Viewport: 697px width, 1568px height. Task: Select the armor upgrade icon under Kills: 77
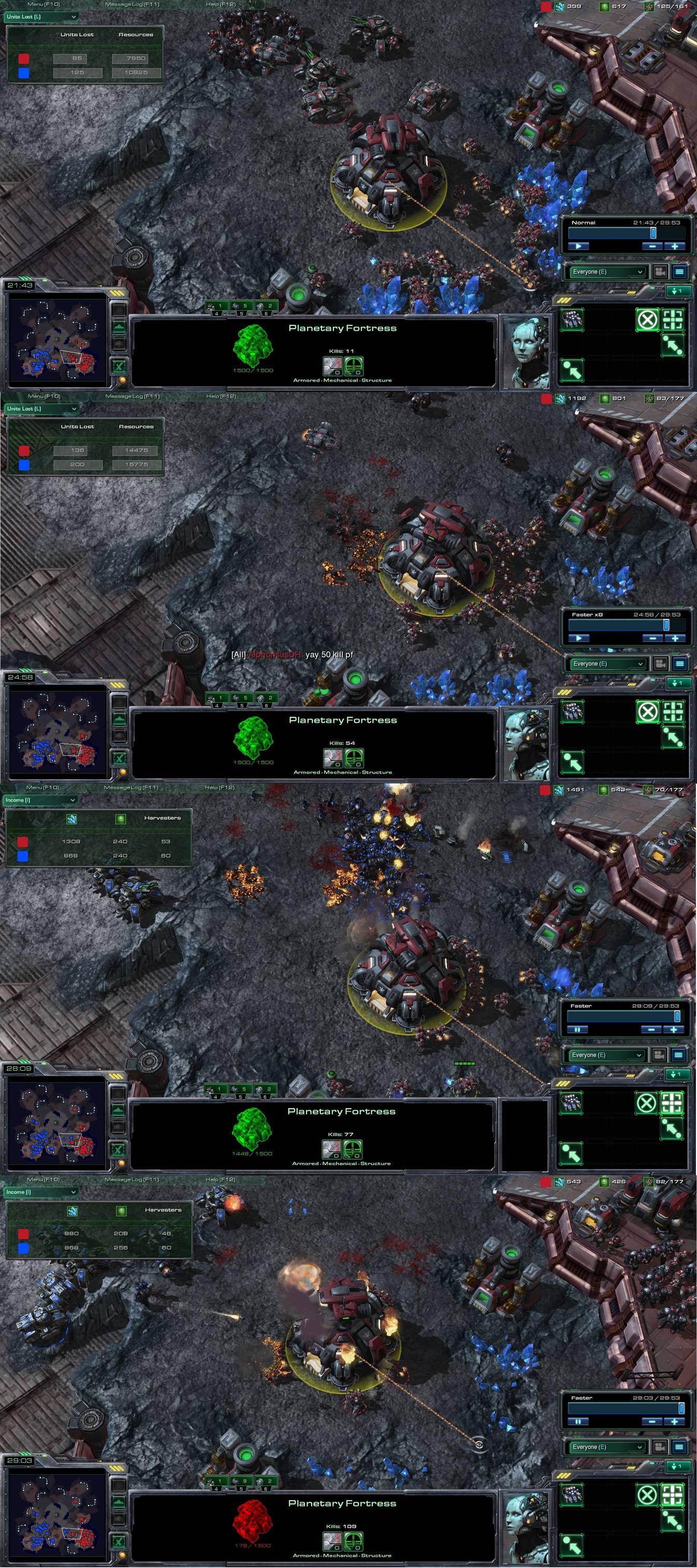pos(353,1149)
